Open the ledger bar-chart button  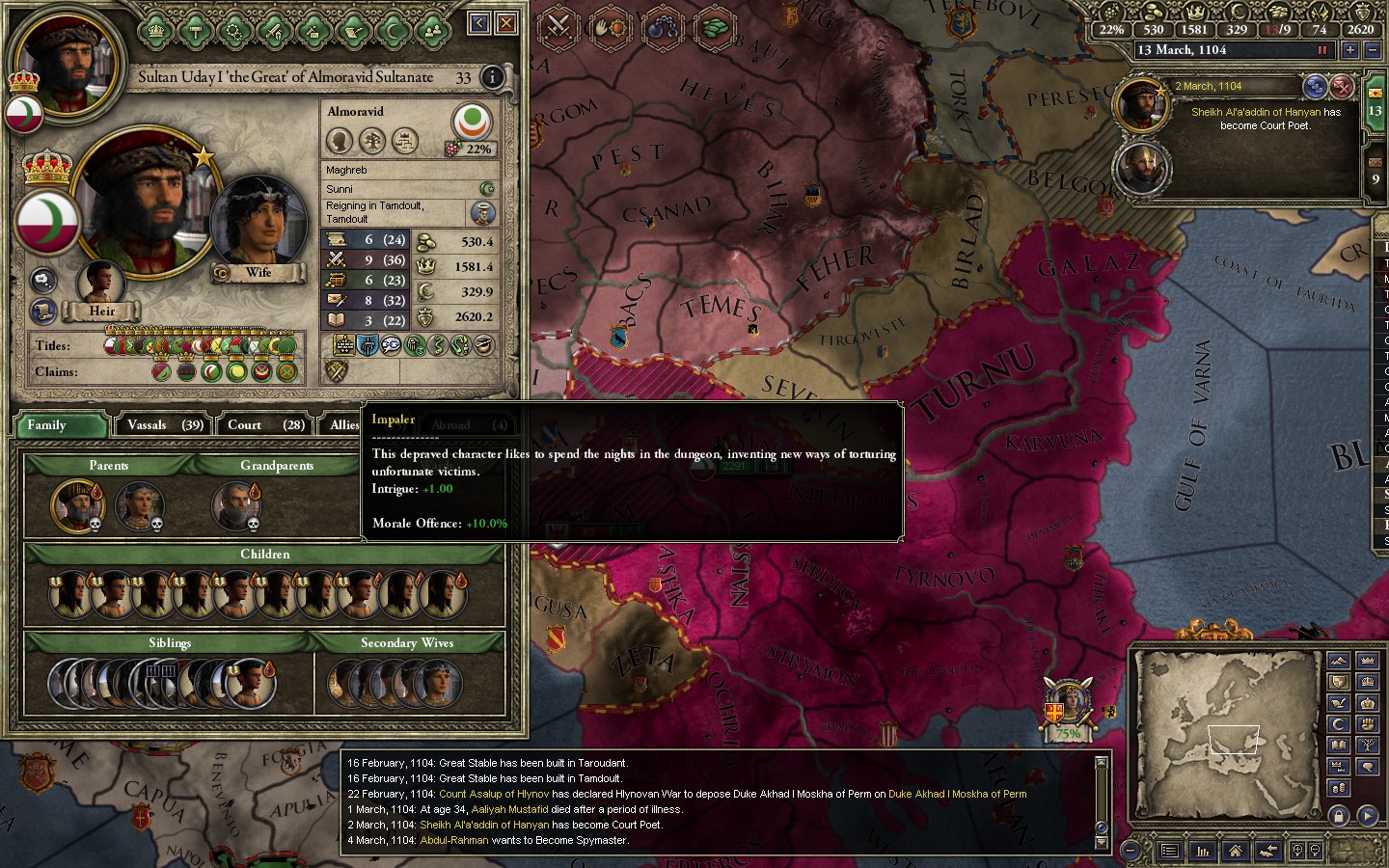point(1203,851)
